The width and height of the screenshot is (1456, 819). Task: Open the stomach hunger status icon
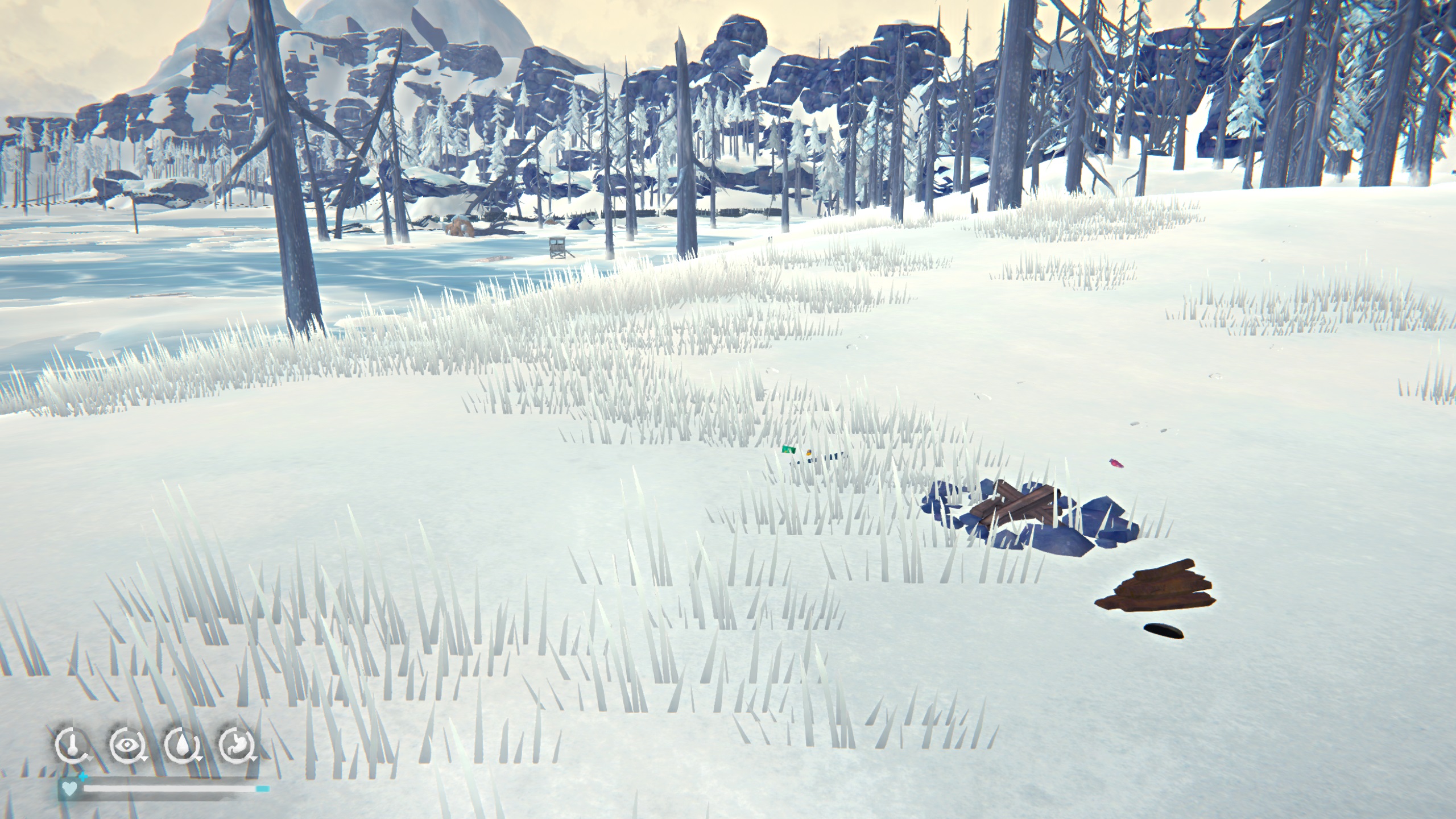[235, 744]
